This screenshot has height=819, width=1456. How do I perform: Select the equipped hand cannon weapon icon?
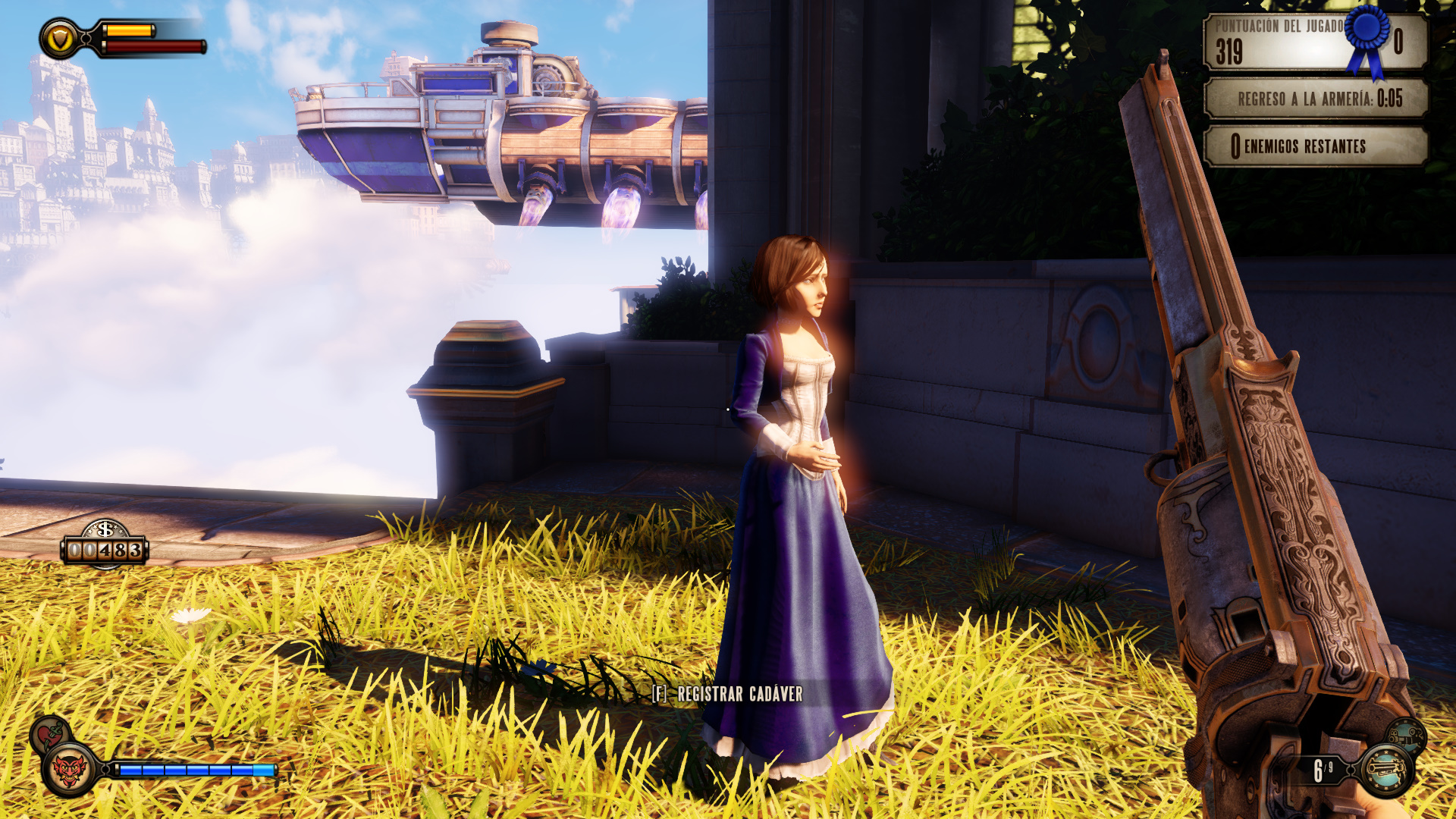click(1386, 770)
